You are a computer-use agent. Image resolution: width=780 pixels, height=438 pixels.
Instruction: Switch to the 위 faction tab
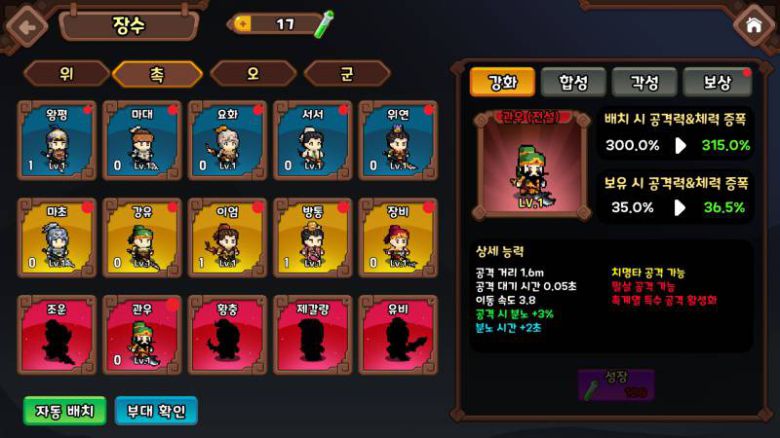(66, 73)
